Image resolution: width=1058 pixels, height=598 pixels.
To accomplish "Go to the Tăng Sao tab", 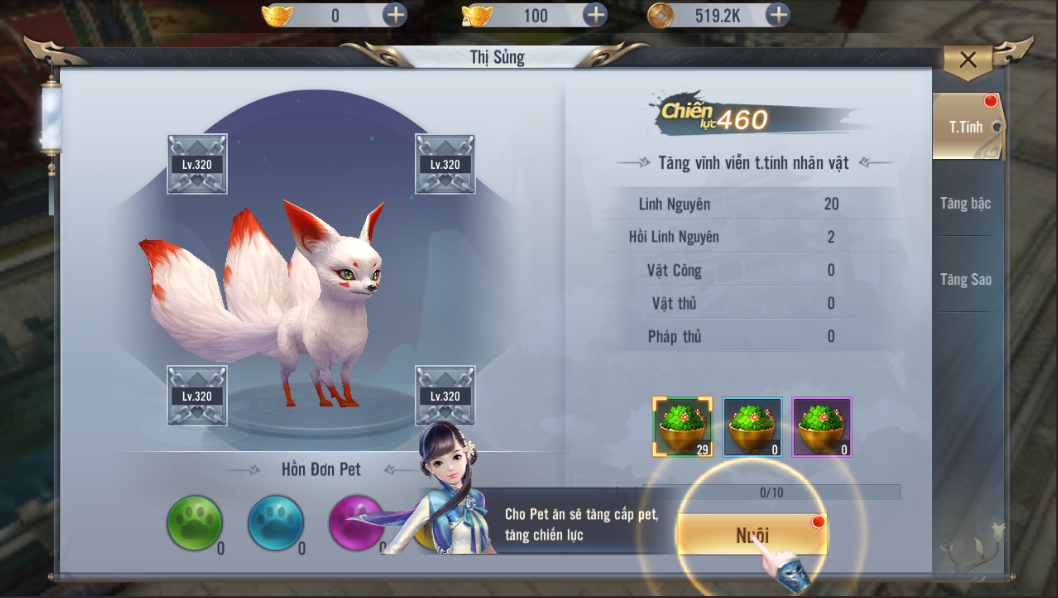I will tap(965, 279).
